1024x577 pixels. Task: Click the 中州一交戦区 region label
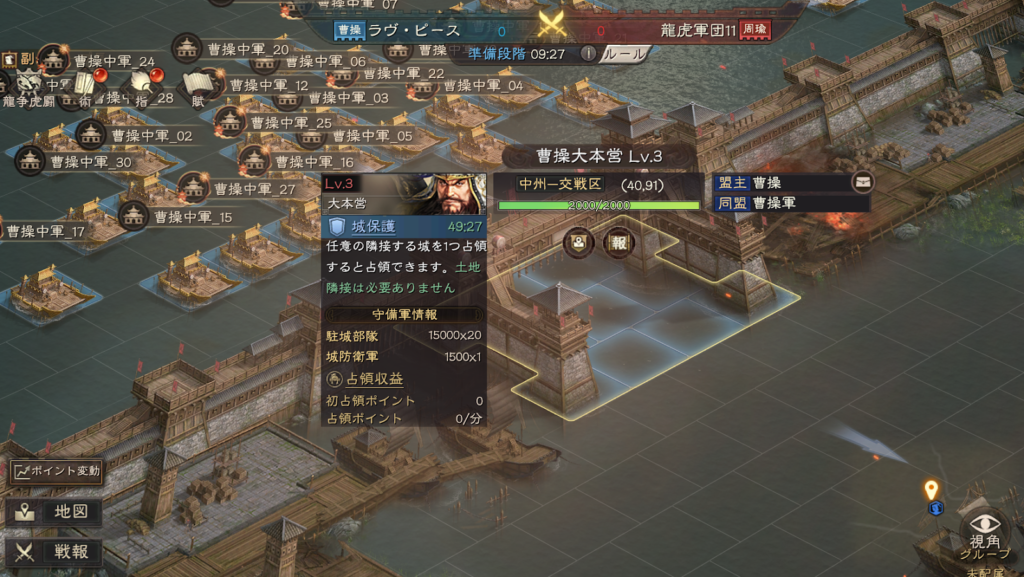[x=560, y=184]
